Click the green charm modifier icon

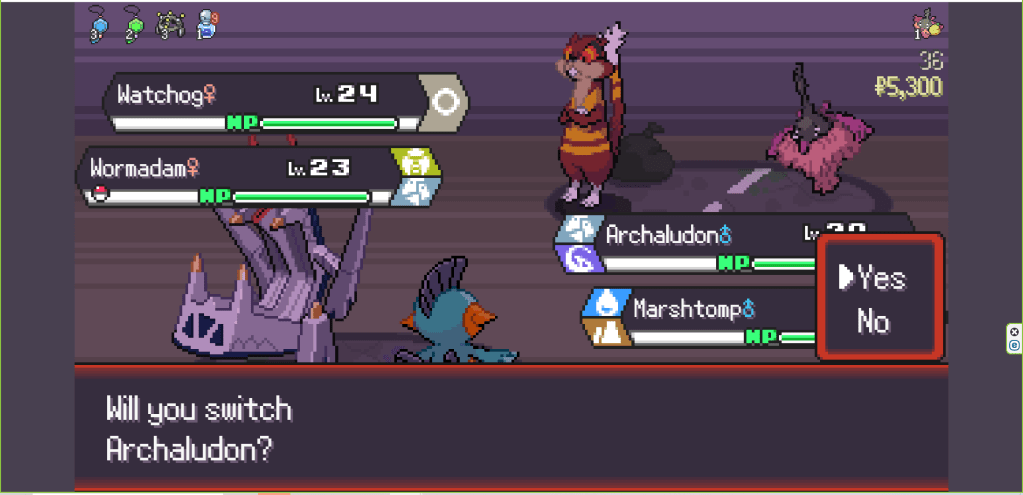click(x=131, y=24)
